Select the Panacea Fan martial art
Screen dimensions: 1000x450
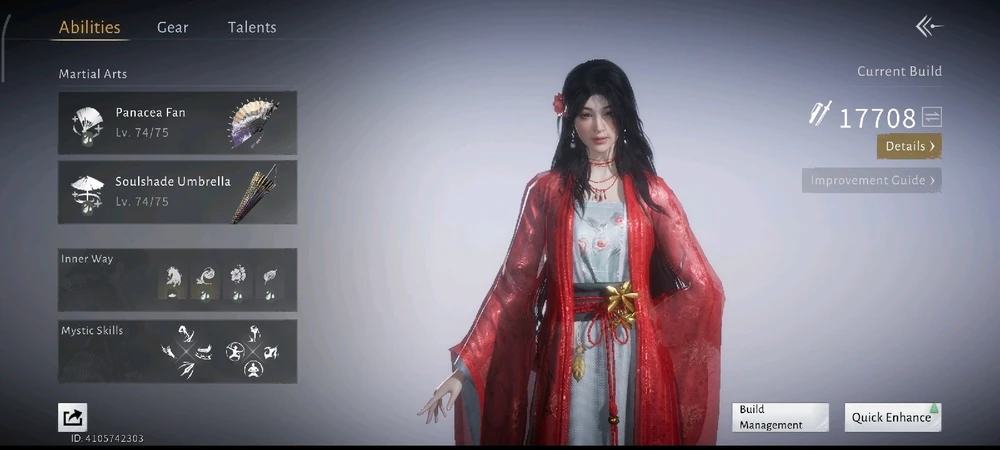pyautogui.click(x=177, y=123)
